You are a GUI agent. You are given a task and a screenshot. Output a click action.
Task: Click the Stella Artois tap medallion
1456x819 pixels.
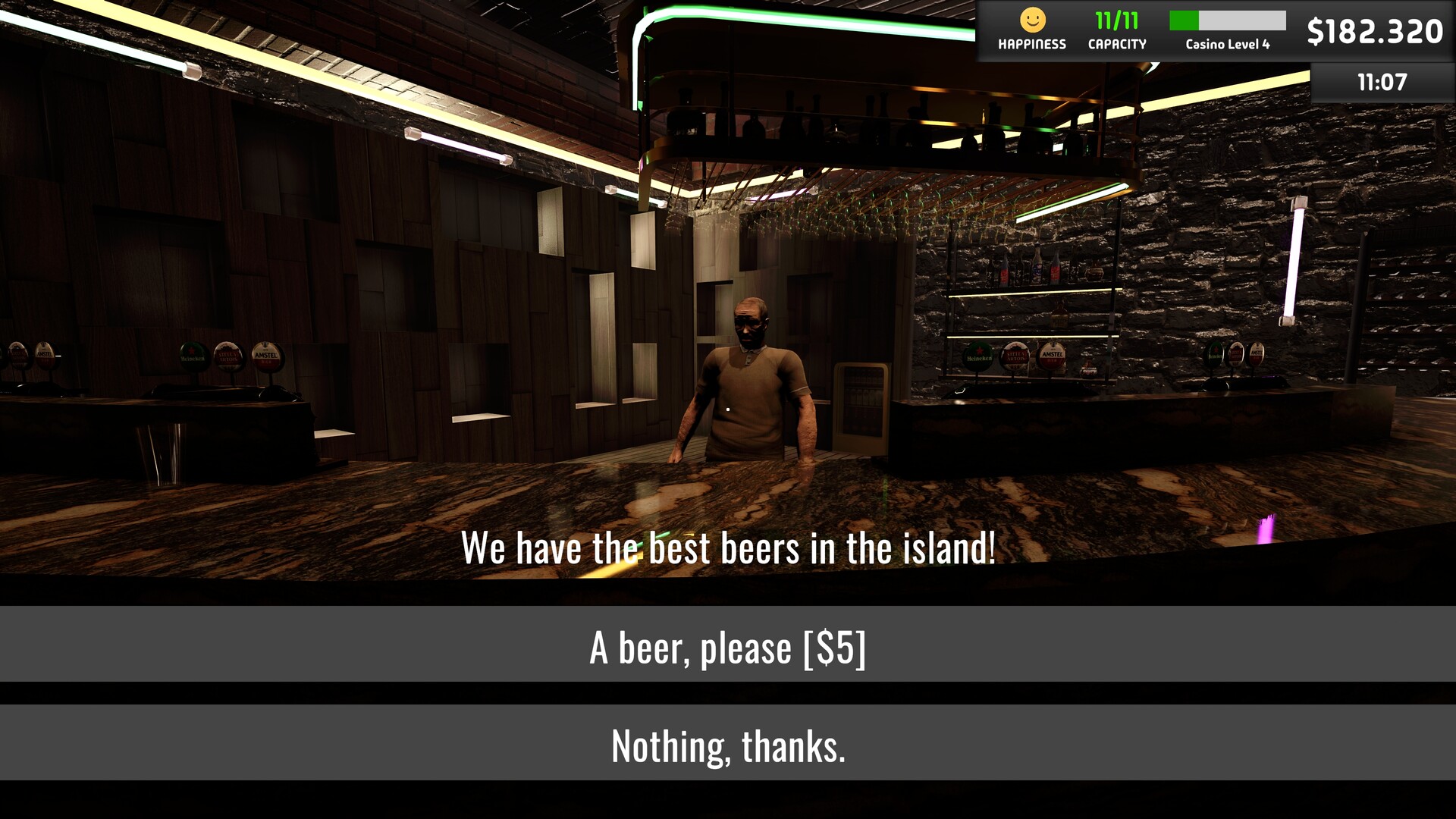(x=1016, y=358)
